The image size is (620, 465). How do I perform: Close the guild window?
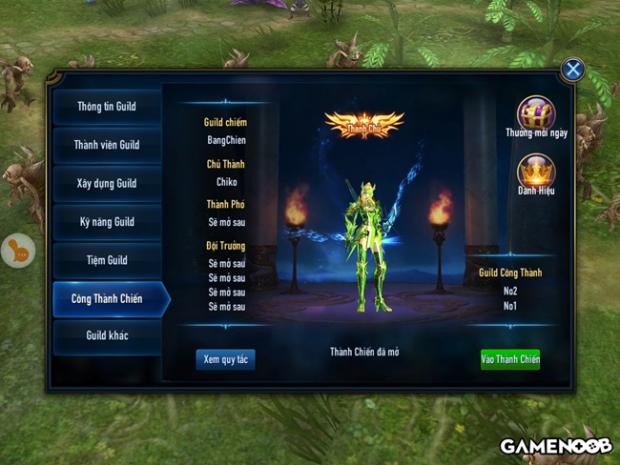572,69
